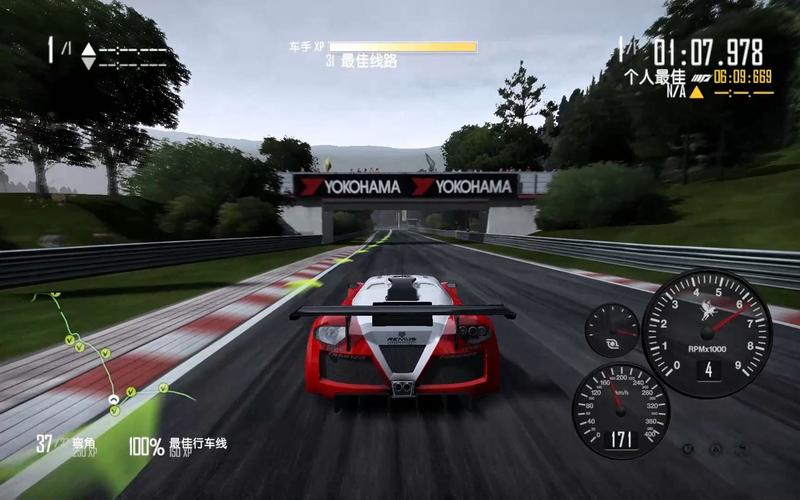Screen dimensions: 800x500
Task: Select the small engine damage gauge
Action: point(611,331)
